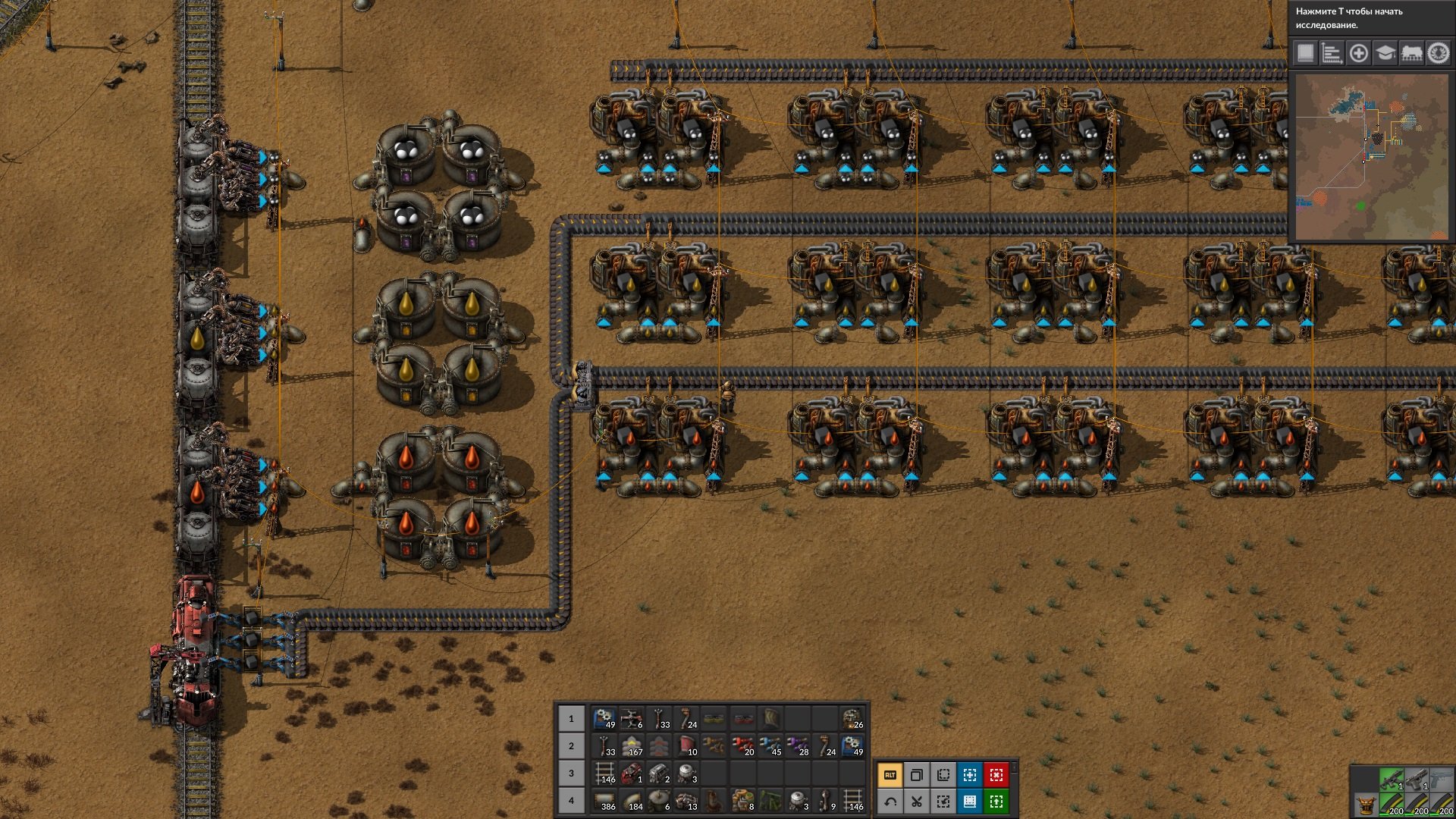Image resolution: width=1456 pixels, height=819 pixels.
Task: Click the circled plus bonuses button
Action: point(1358,53)
